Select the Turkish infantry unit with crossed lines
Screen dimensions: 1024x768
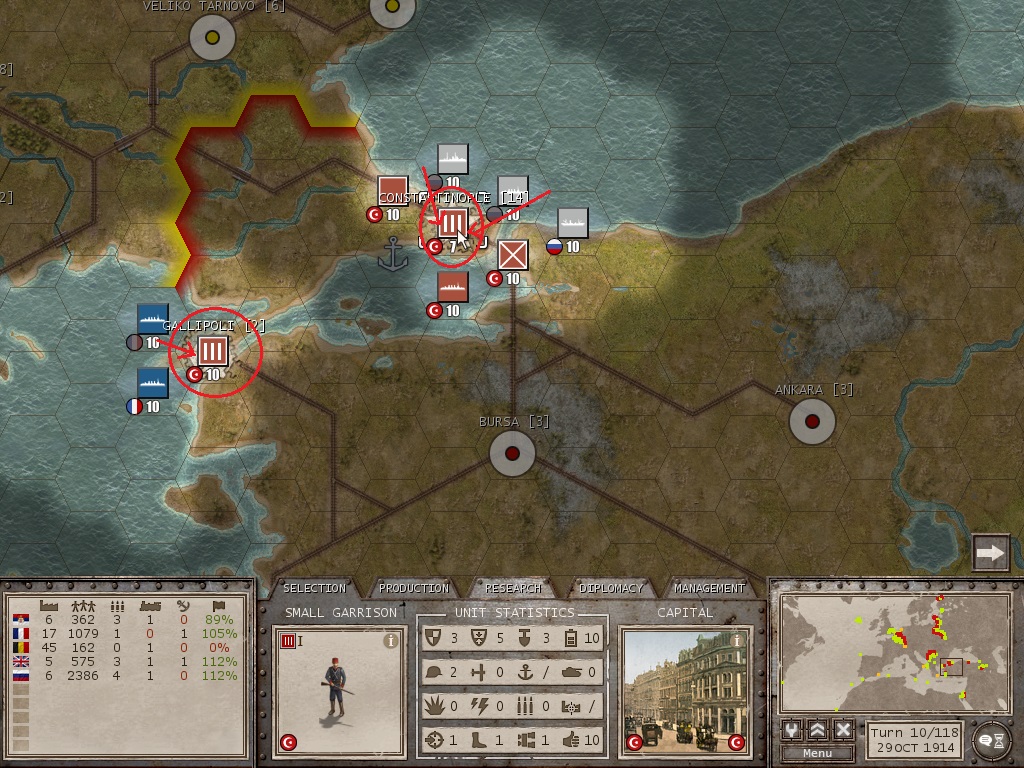pos(513,255)
